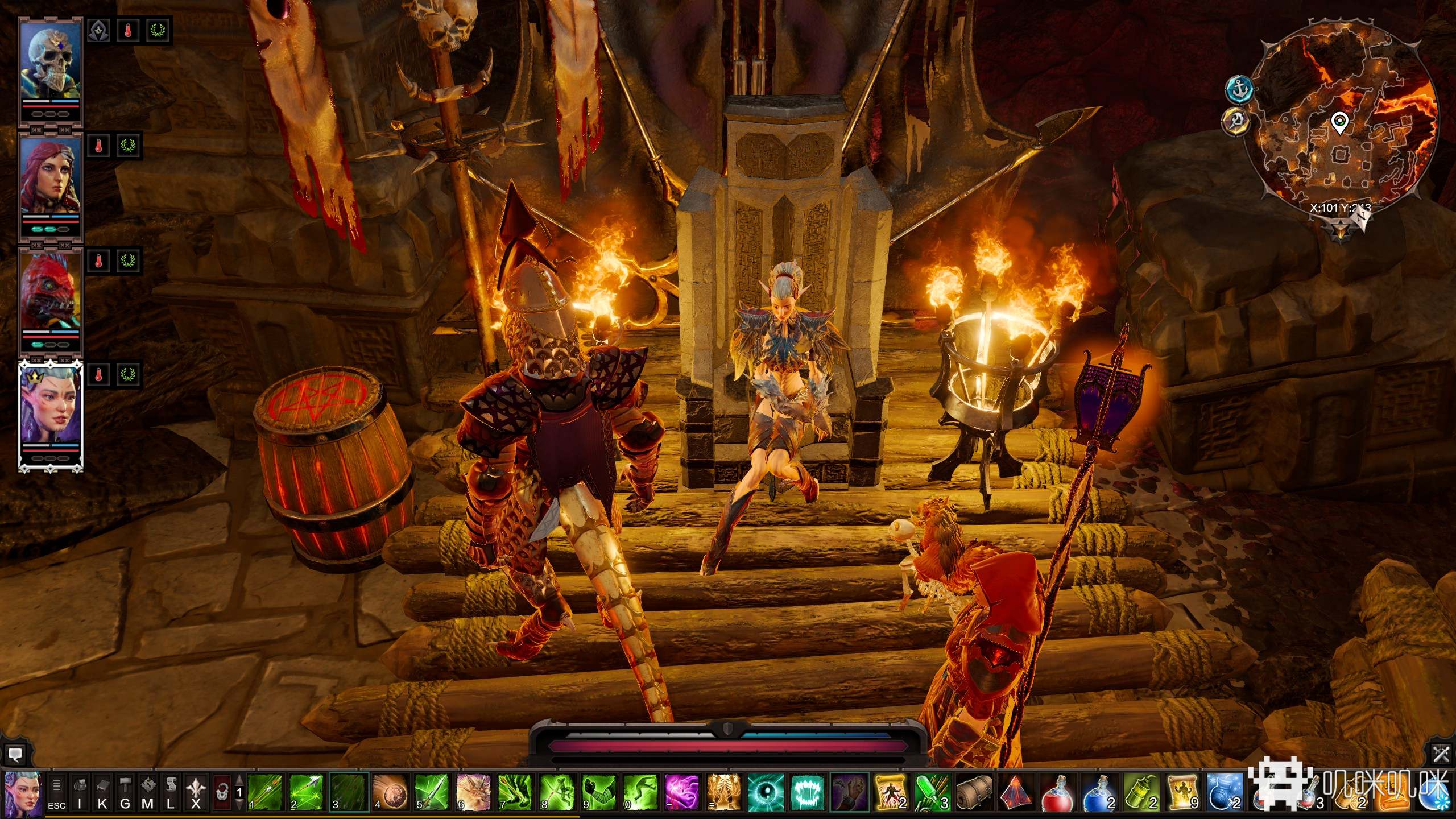
Task: Toggle the hotbar padlock
Action: [x=222, y=792]
